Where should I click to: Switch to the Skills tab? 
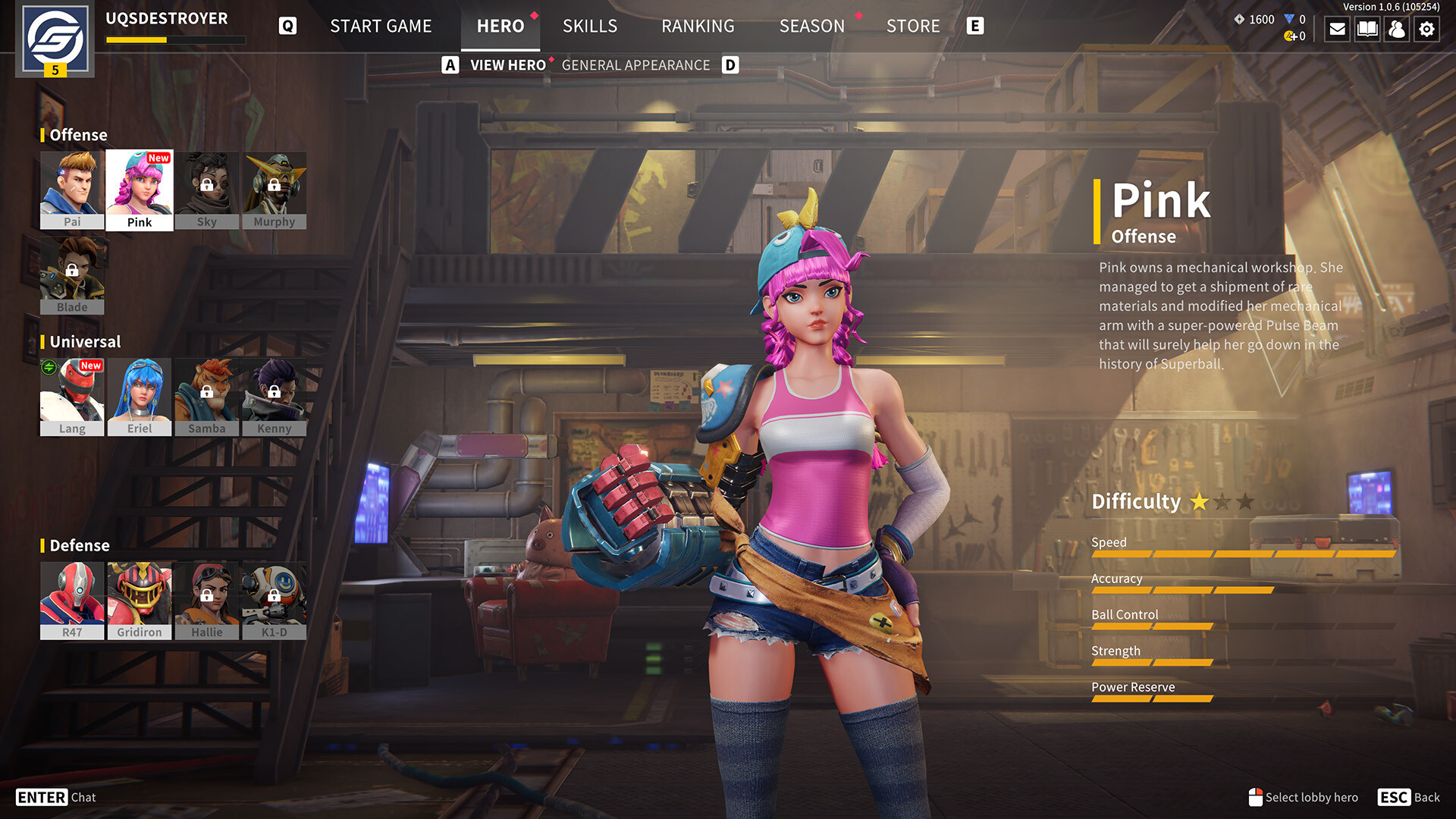pyautogui.click(x=590, y=26)
